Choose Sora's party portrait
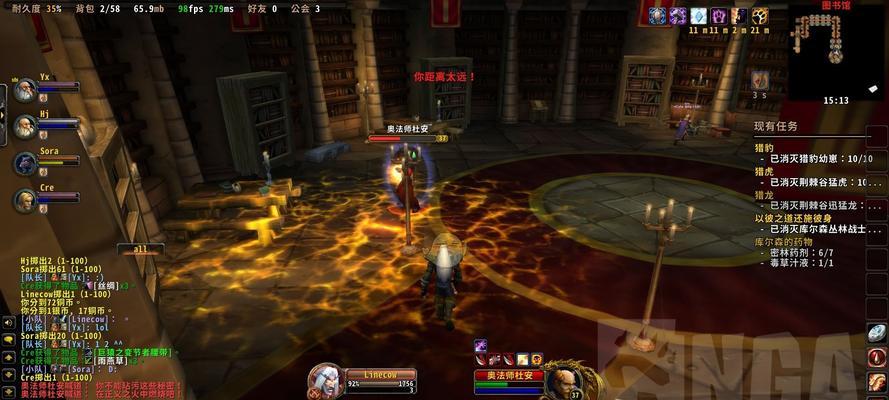889x400 pixels. [x=24, y=163]
